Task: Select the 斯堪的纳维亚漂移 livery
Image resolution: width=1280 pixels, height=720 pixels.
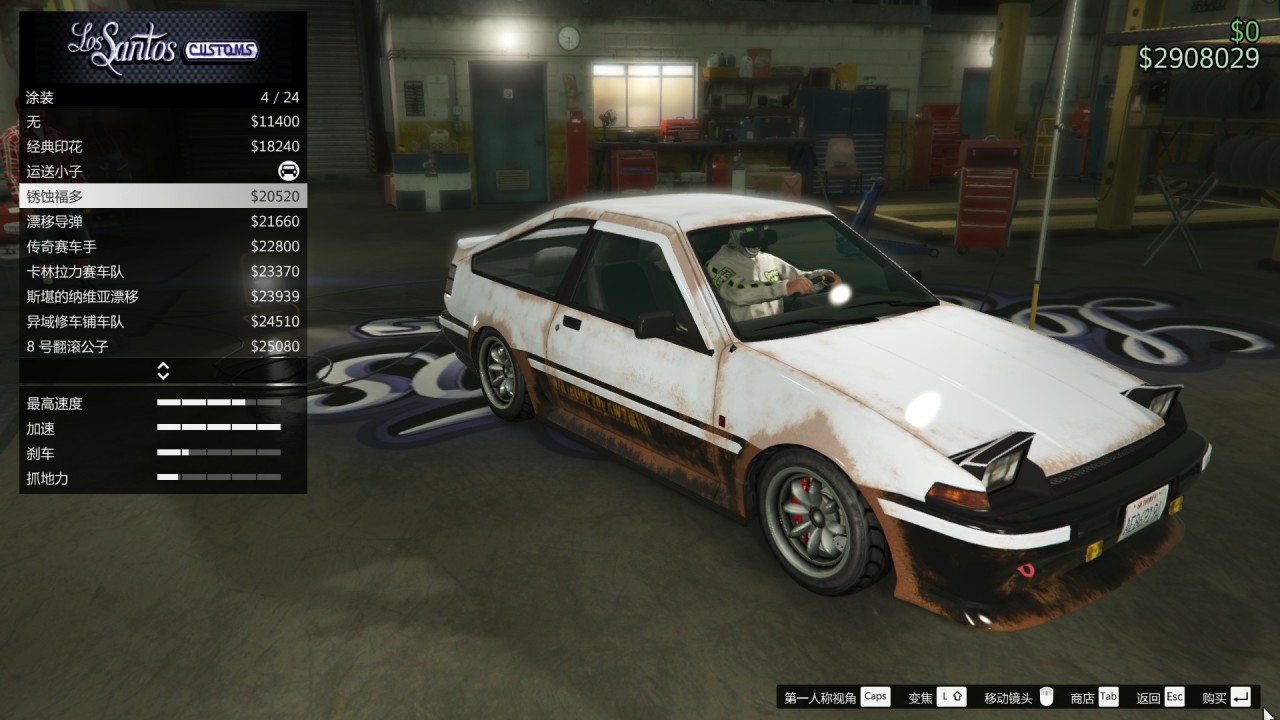Action: (120, 296)
